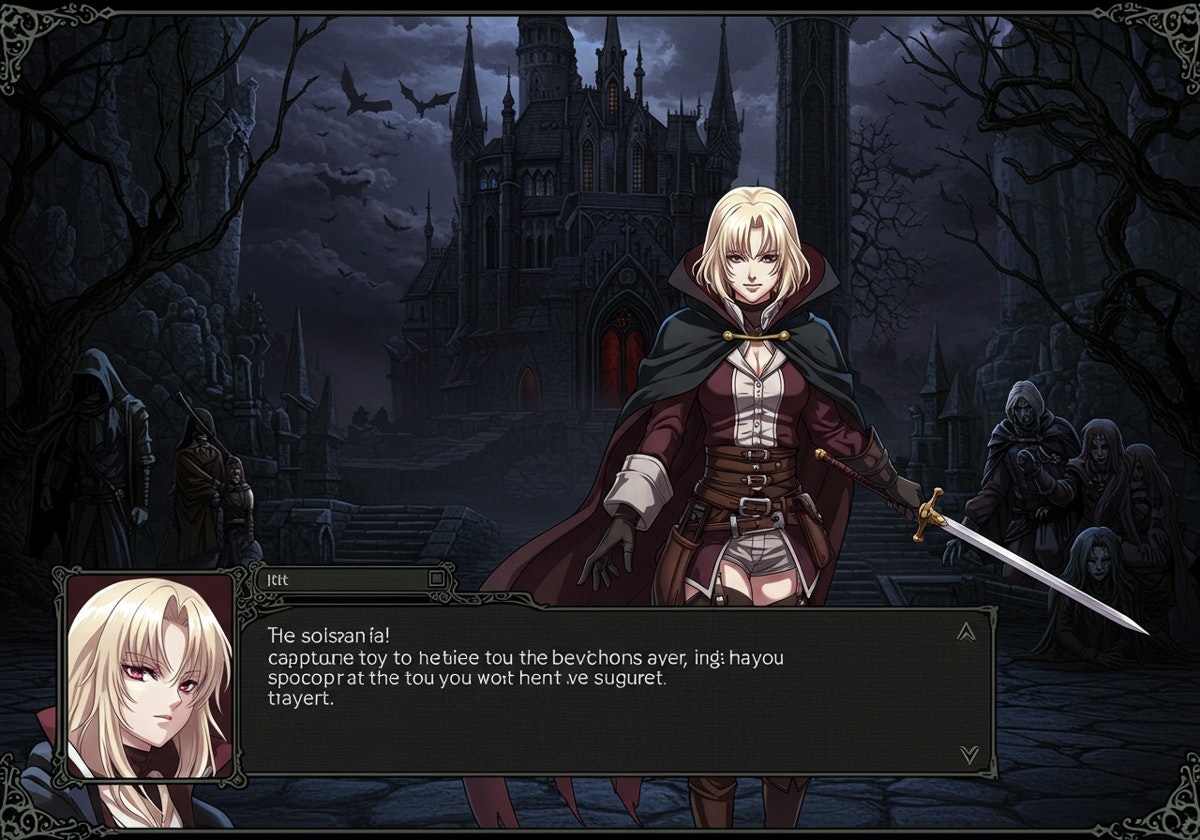The width and height of the screenshot is (1200, 840).
Task: Click the dialogue box up arrow
Action: (966, 631)
